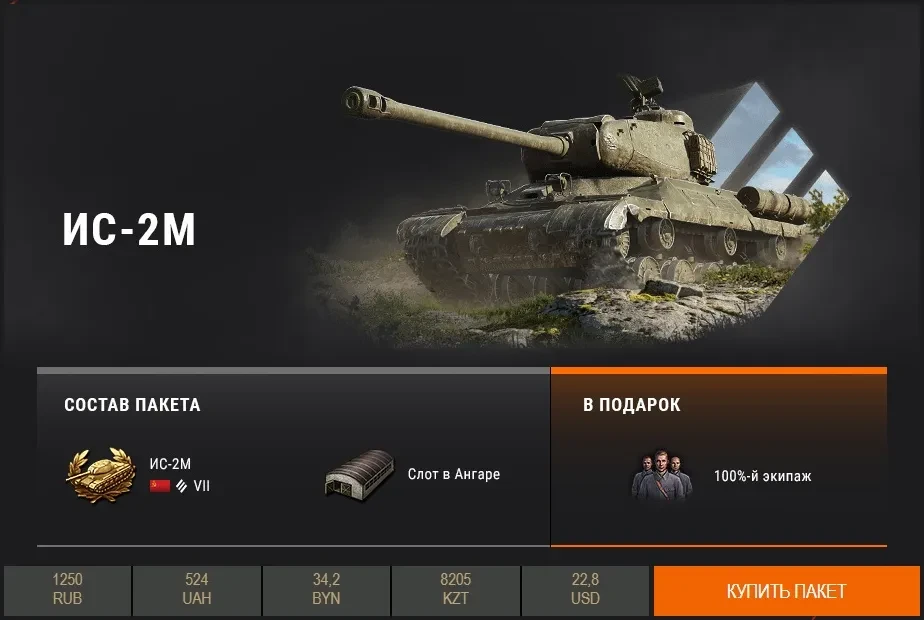Buy the ИС-2М package
924x620 pixels.
click(786, 591)
